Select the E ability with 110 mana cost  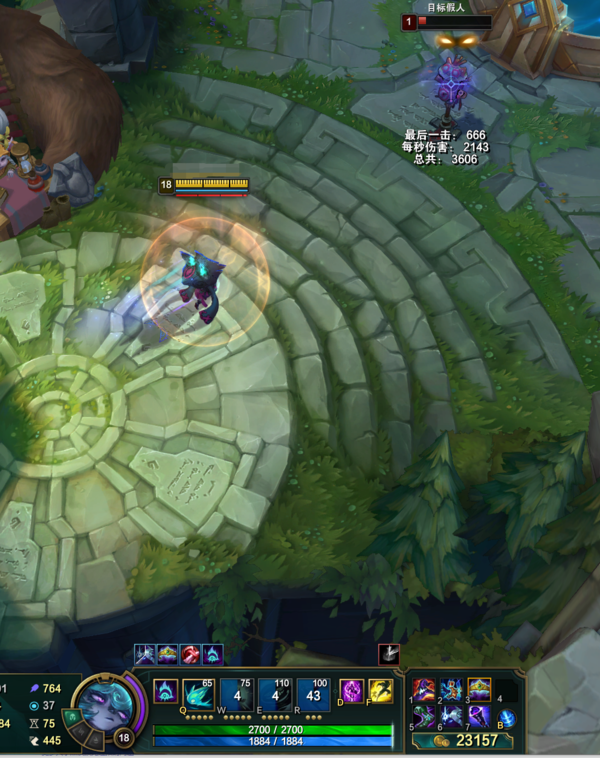click(275, 693)
